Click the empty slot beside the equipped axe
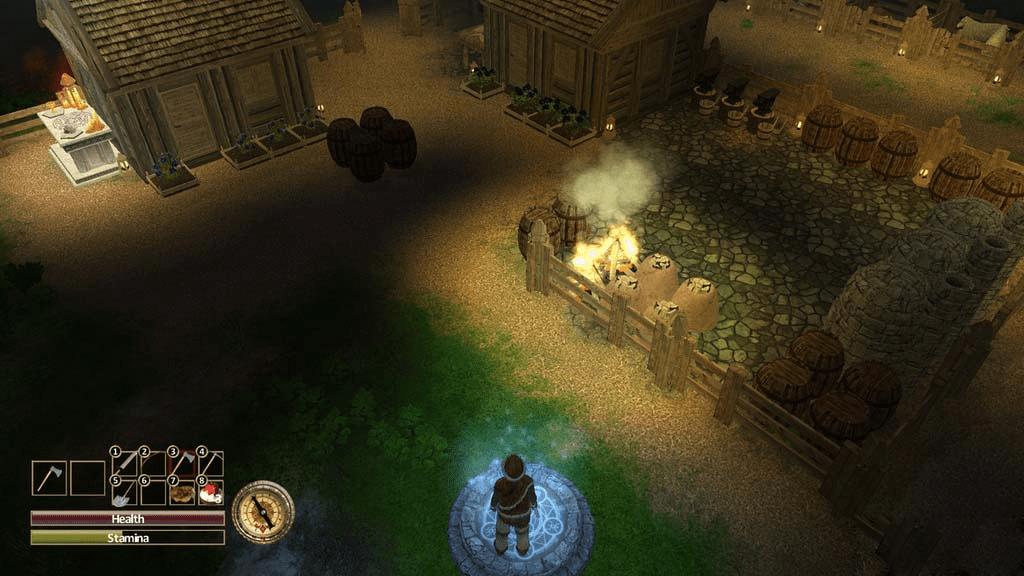 (88, 478)
